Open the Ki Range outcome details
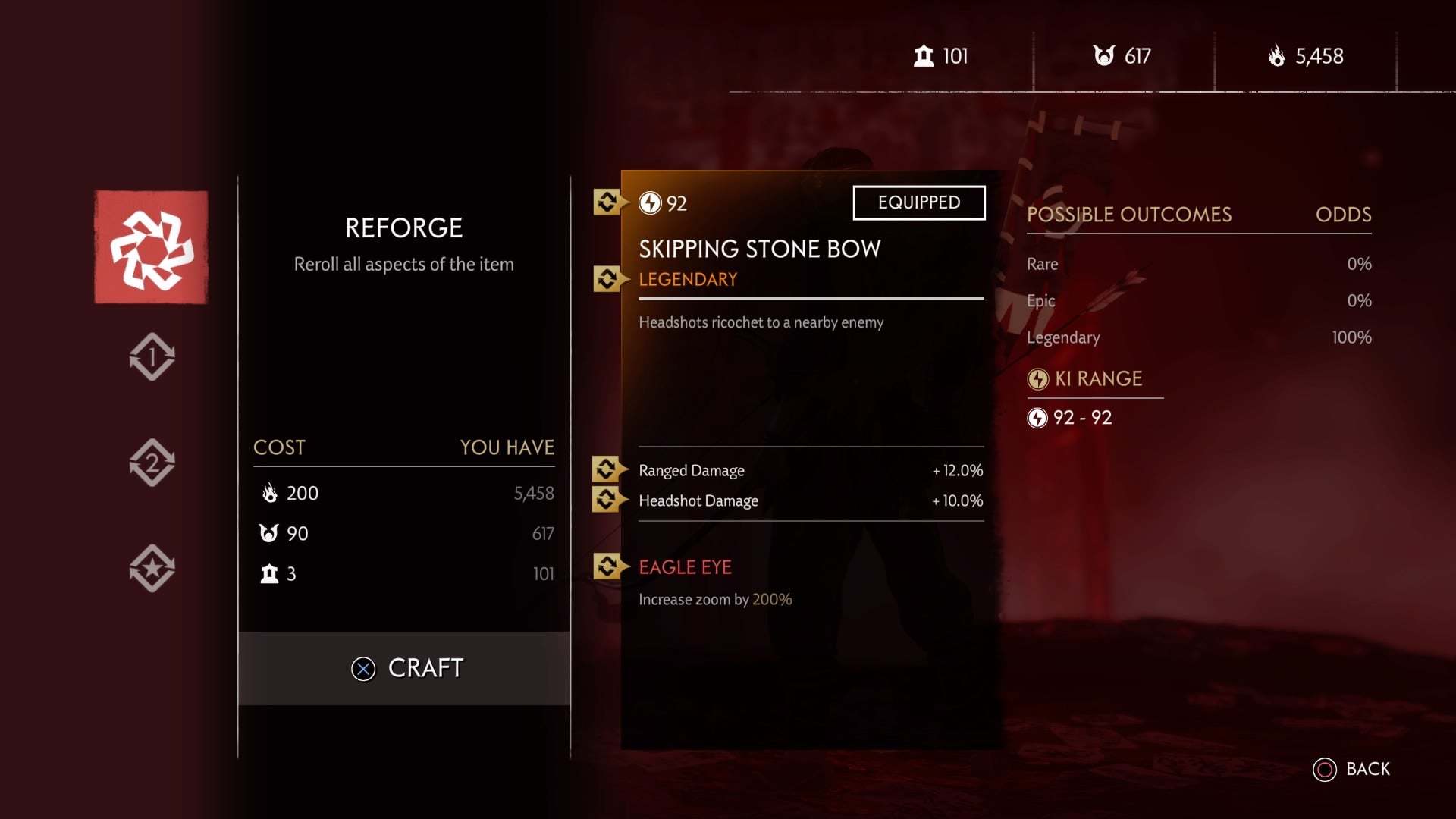Viewport: 1456px width, 819px height. tap(1094, 379)
